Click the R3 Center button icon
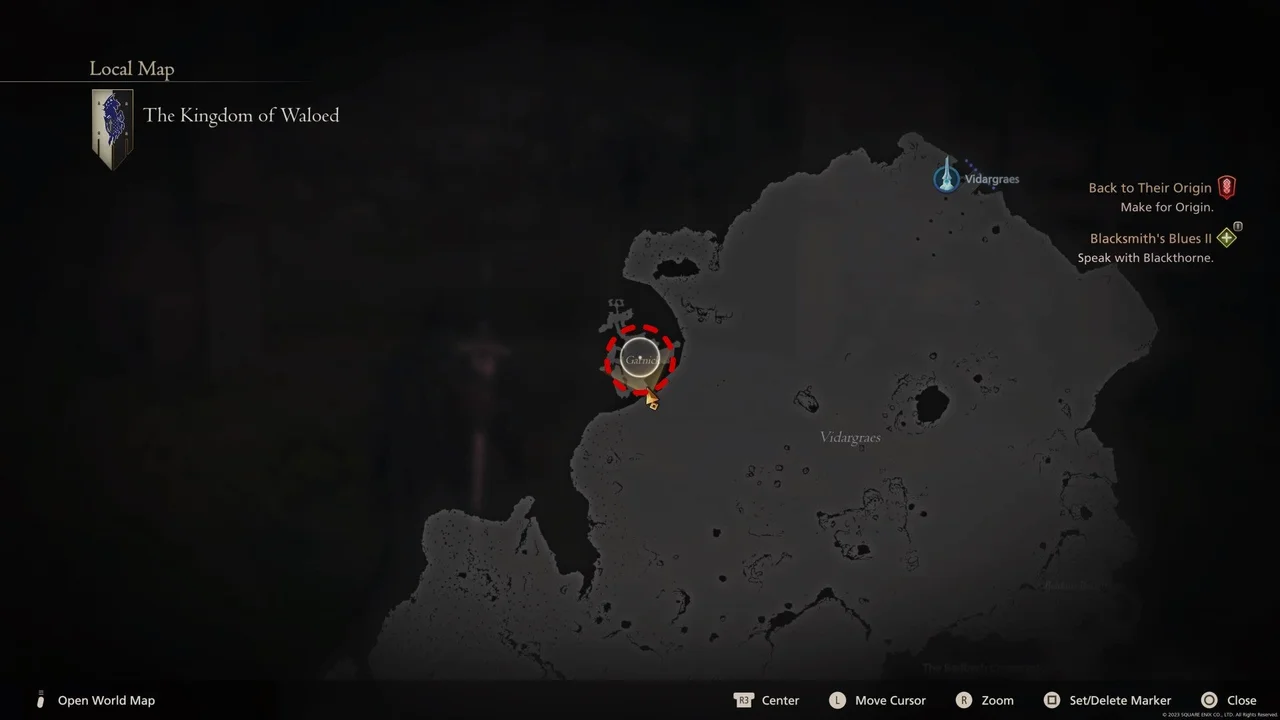 744,700
